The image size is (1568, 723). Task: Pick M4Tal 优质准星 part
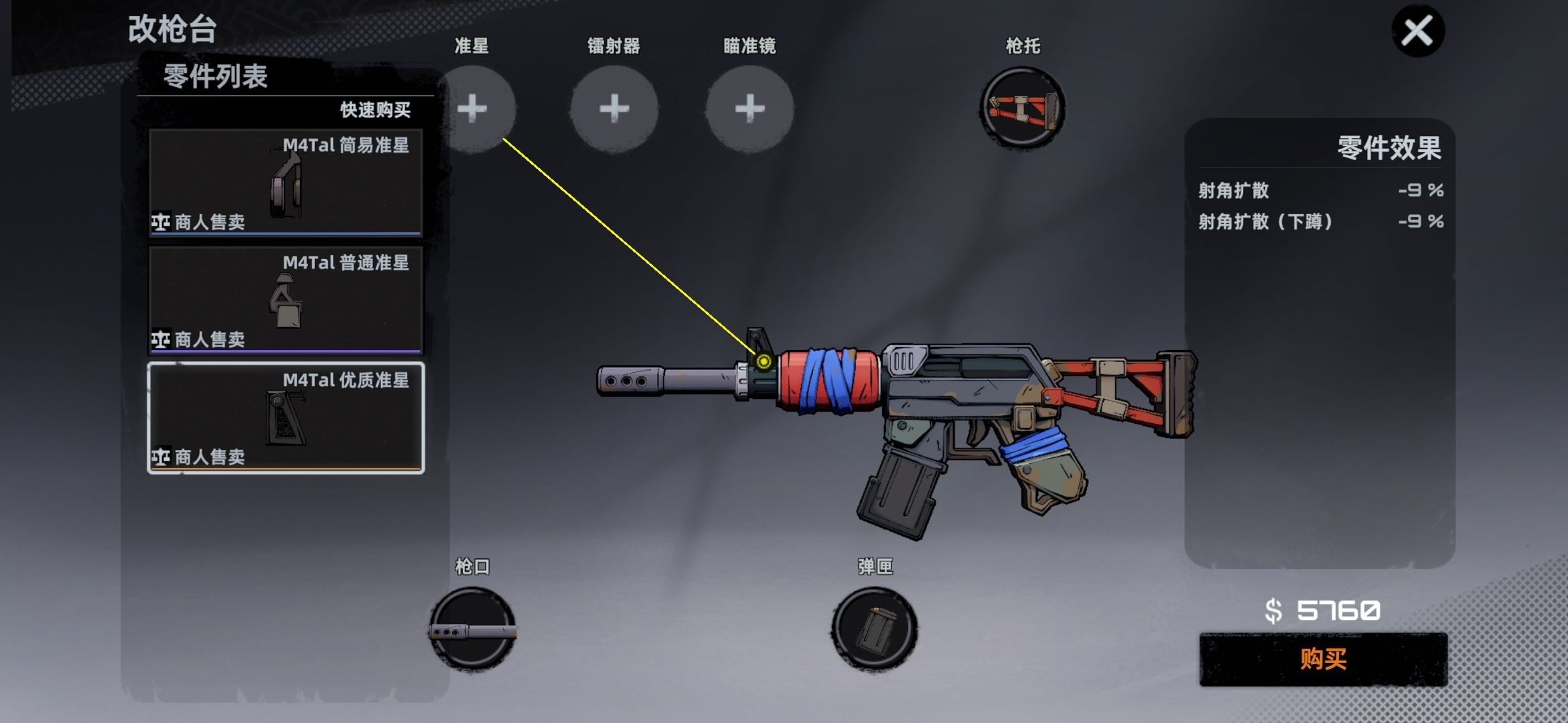[285, 418]
